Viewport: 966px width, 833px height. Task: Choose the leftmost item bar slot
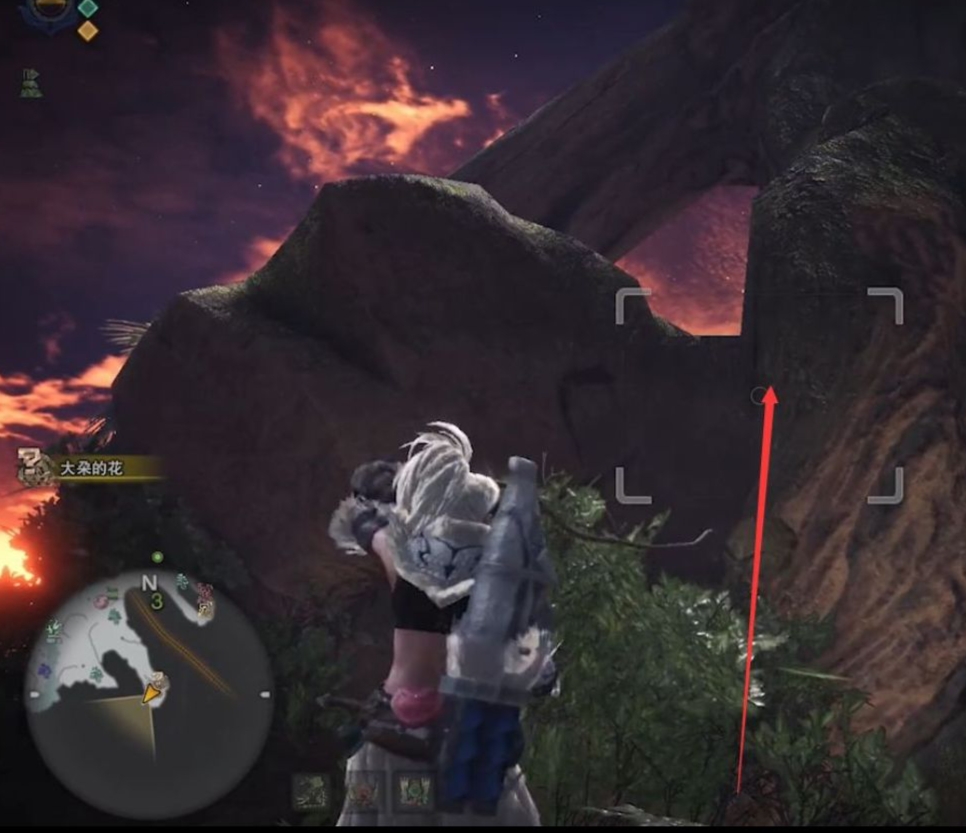[x=312, y=791]
